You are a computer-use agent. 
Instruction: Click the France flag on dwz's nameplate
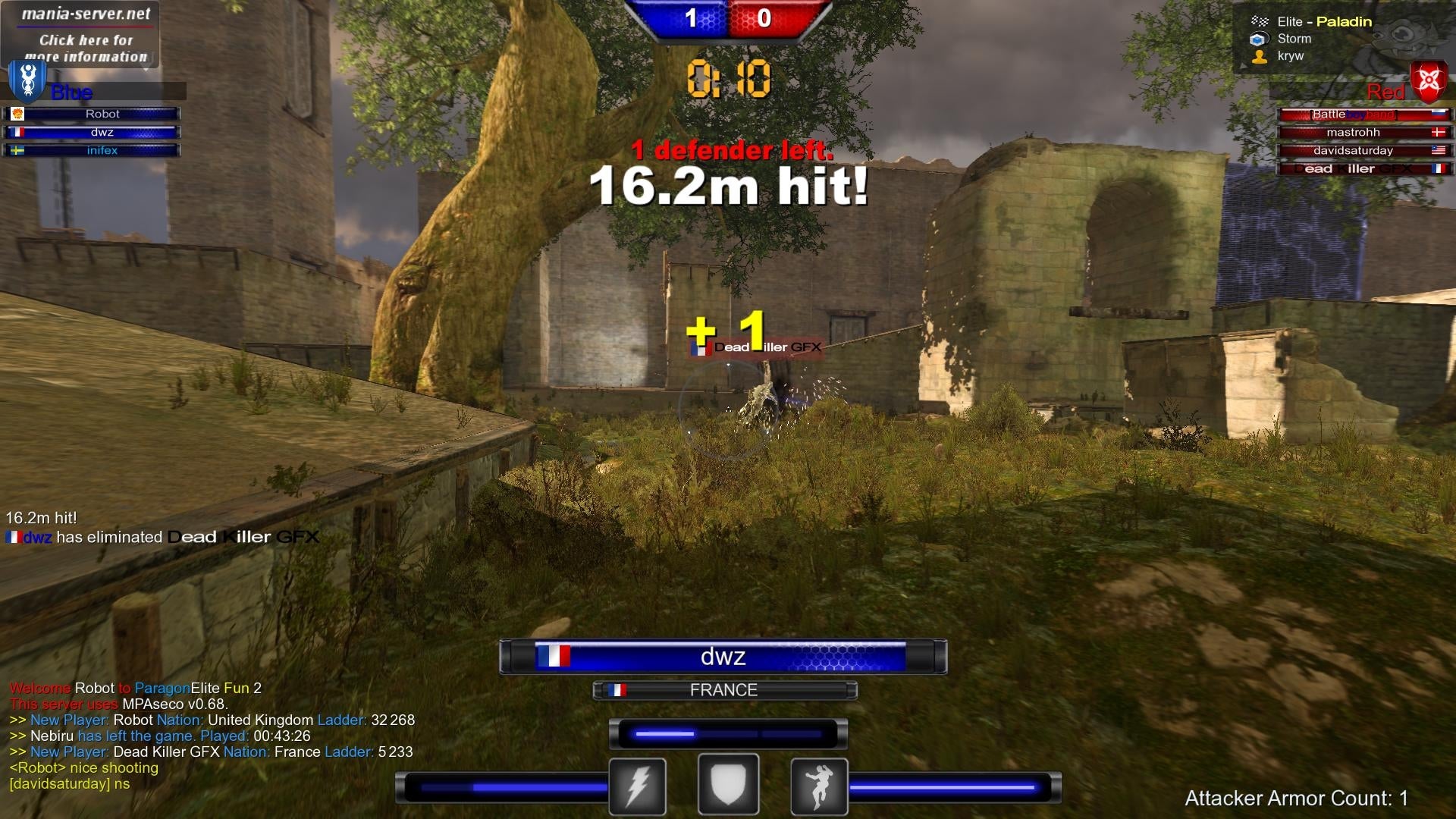555,657
